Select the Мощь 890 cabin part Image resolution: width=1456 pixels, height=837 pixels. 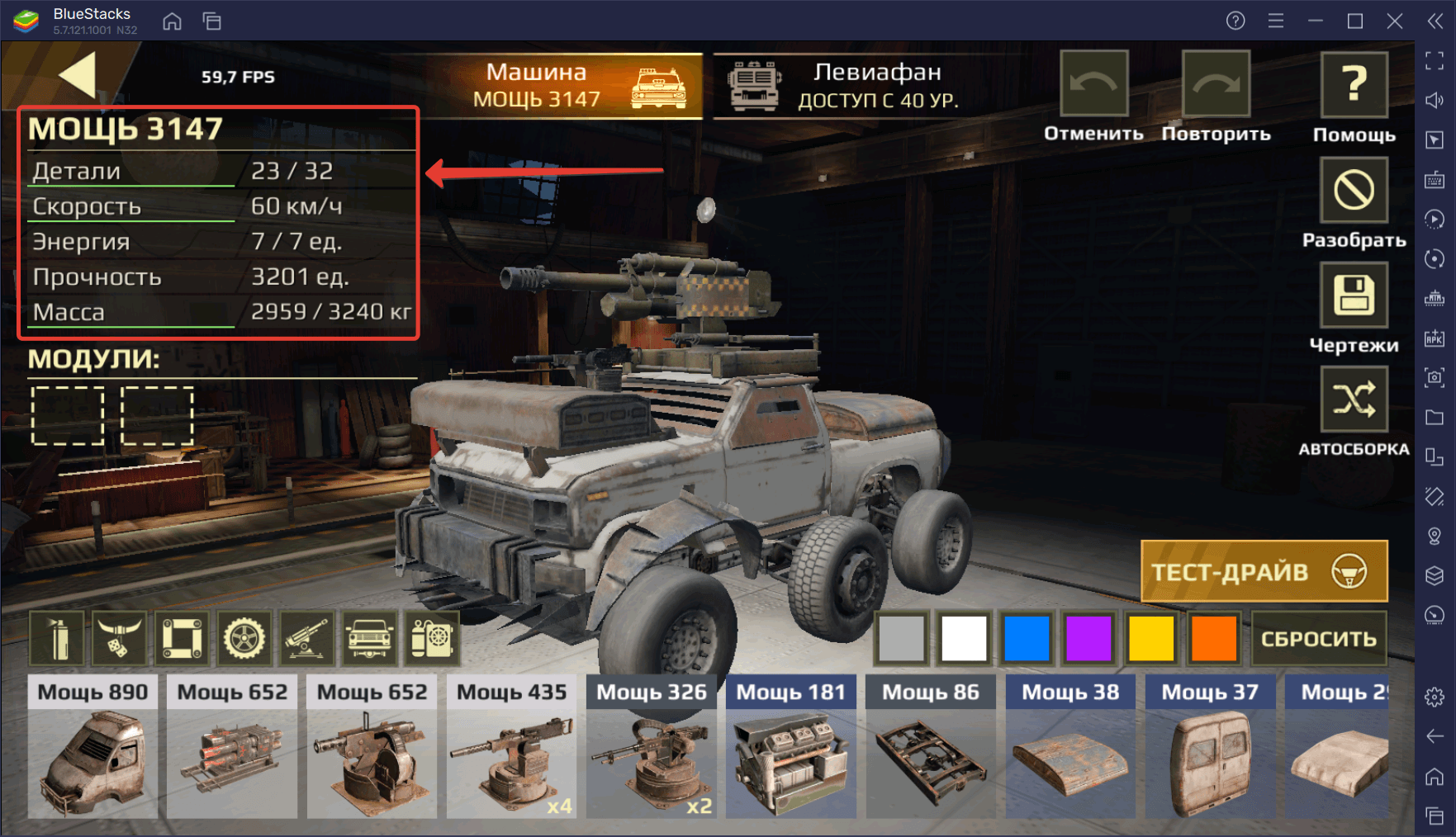[x=92, y=747]
